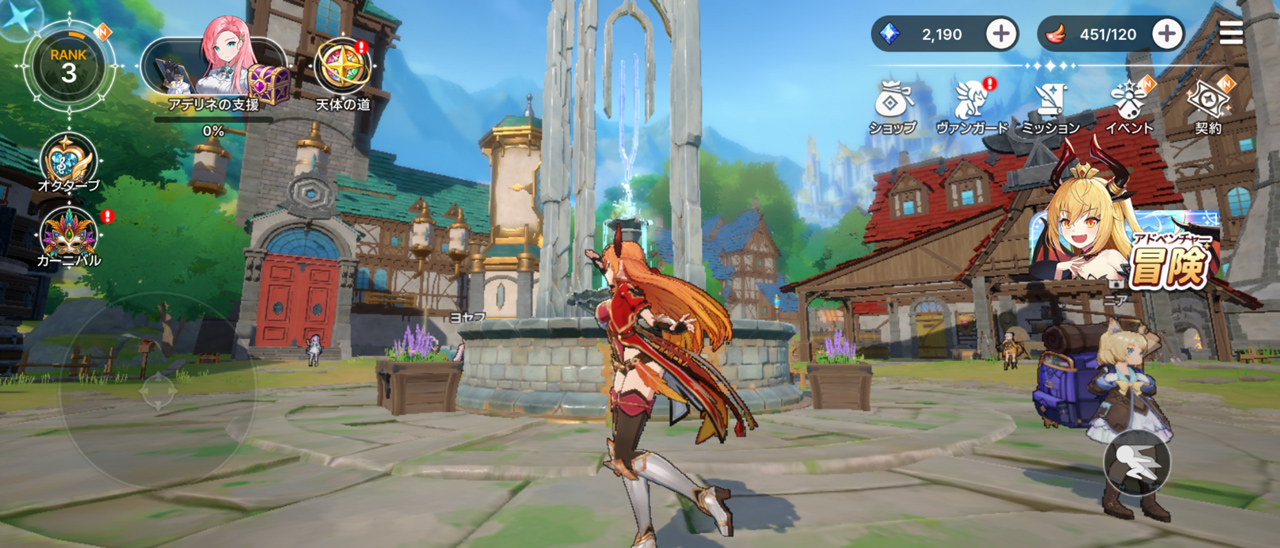Open the イベント events page
The image size is (1280, 548).
point(1130,104)
